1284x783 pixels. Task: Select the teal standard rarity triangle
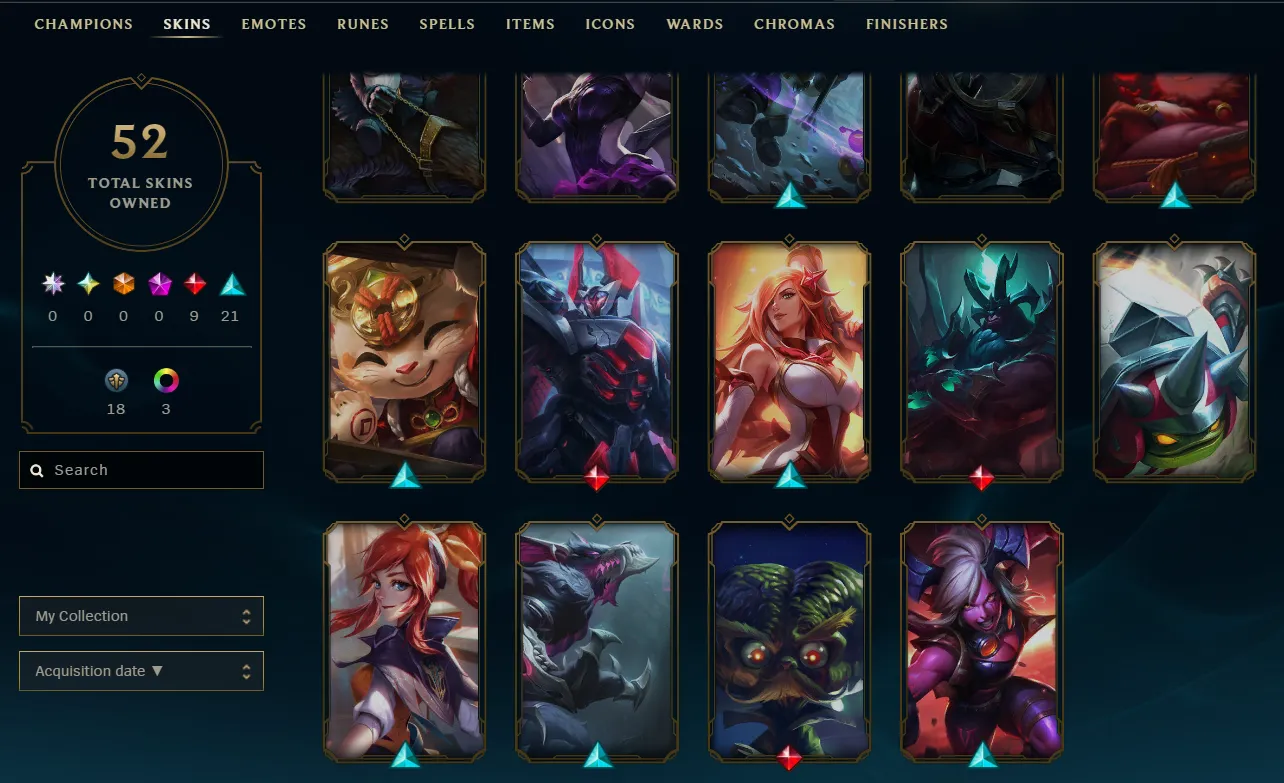232,283
